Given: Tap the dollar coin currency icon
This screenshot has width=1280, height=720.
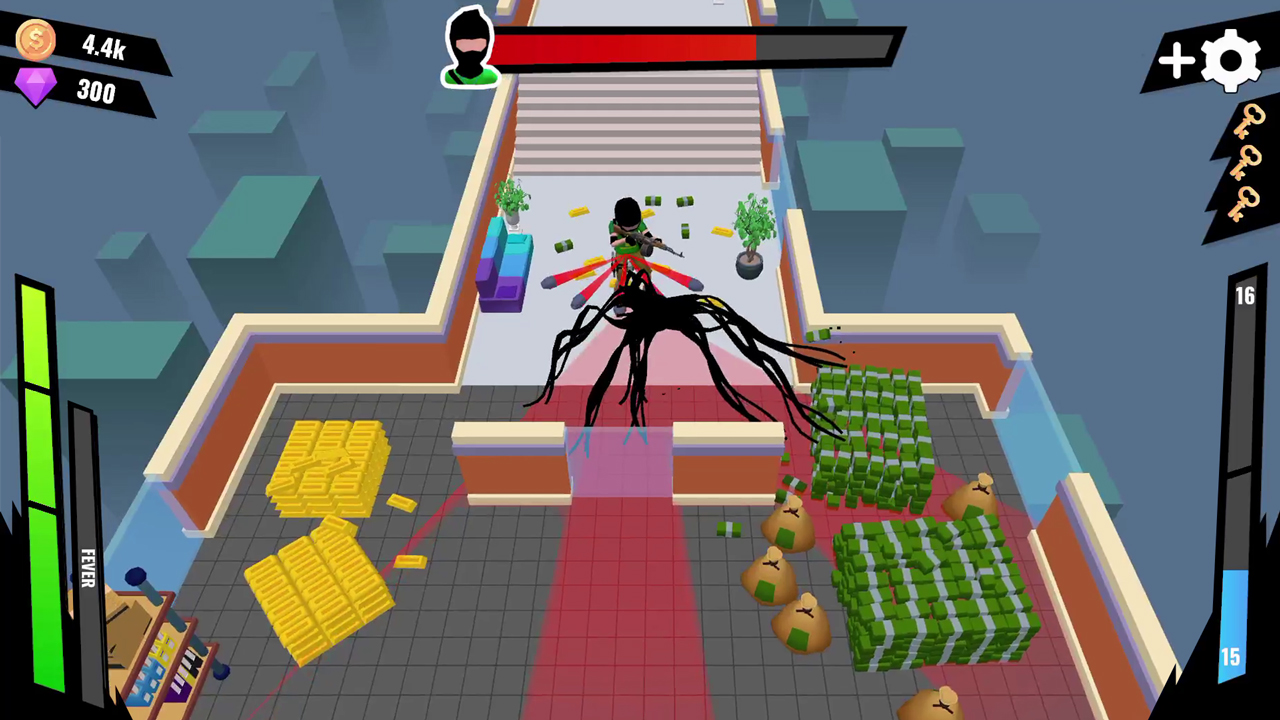Looking at the screenshot, I should [35, 41].
